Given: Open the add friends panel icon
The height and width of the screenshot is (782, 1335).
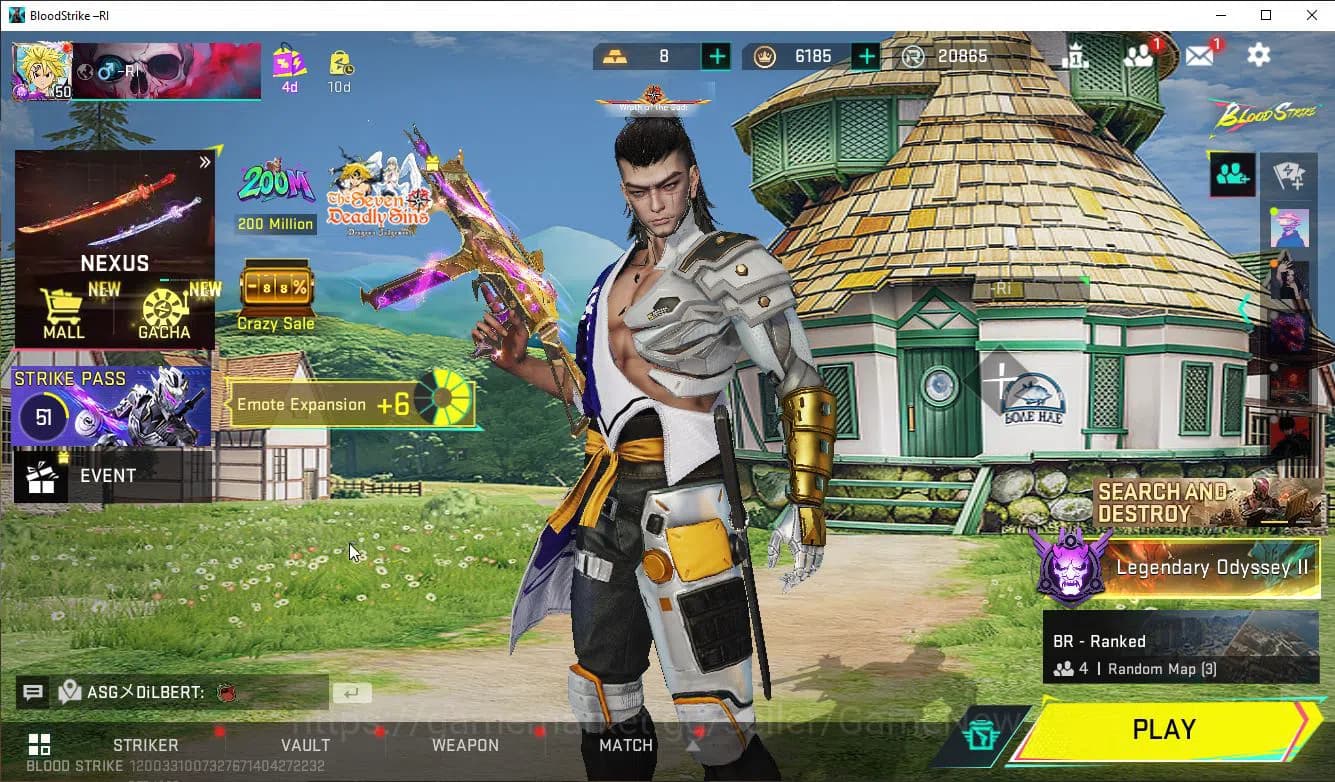Looking at the screenshot, I should (x=1231, y=174).
